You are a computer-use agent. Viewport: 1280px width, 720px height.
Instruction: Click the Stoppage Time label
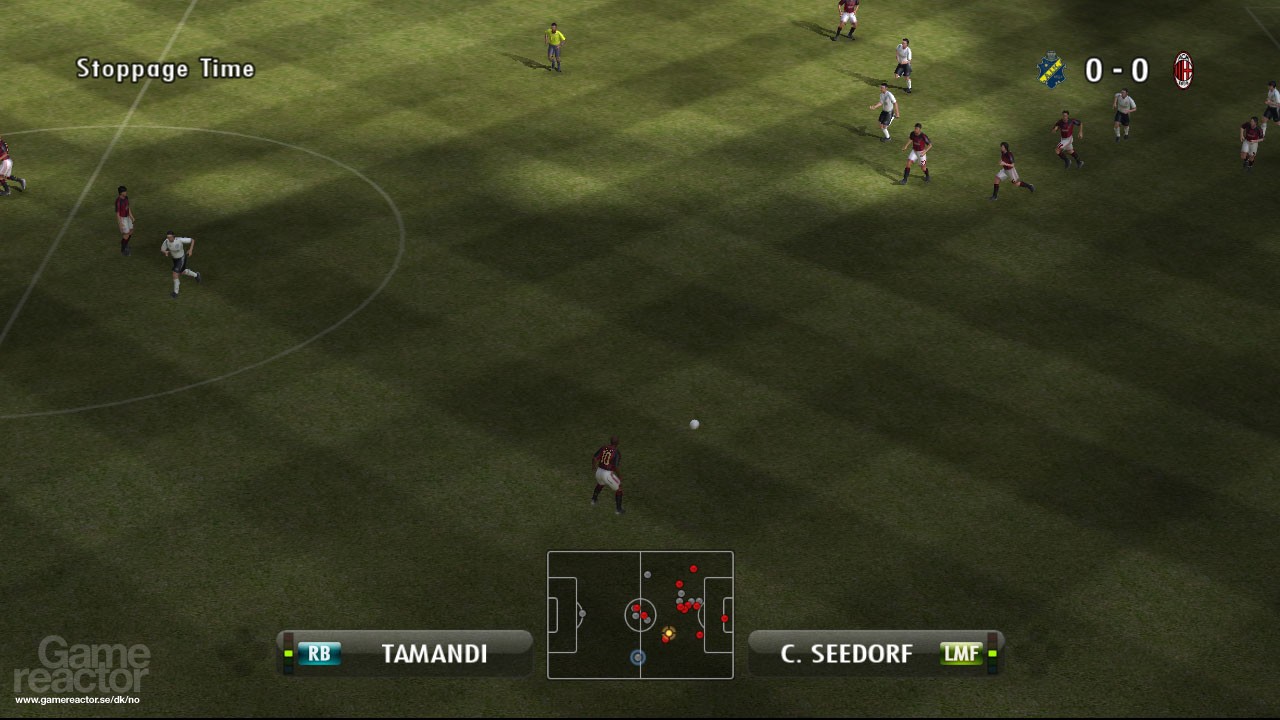(x=165, y=69)
